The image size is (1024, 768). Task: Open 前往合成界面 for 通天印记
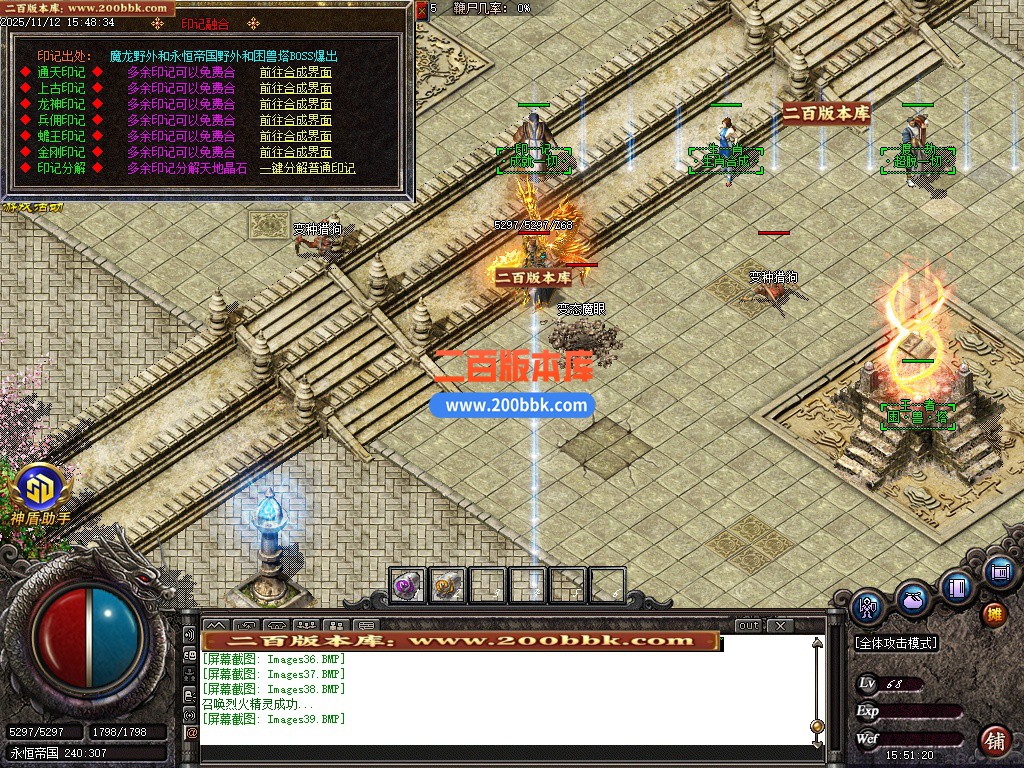pyautogui.click(x=295, y=72)
